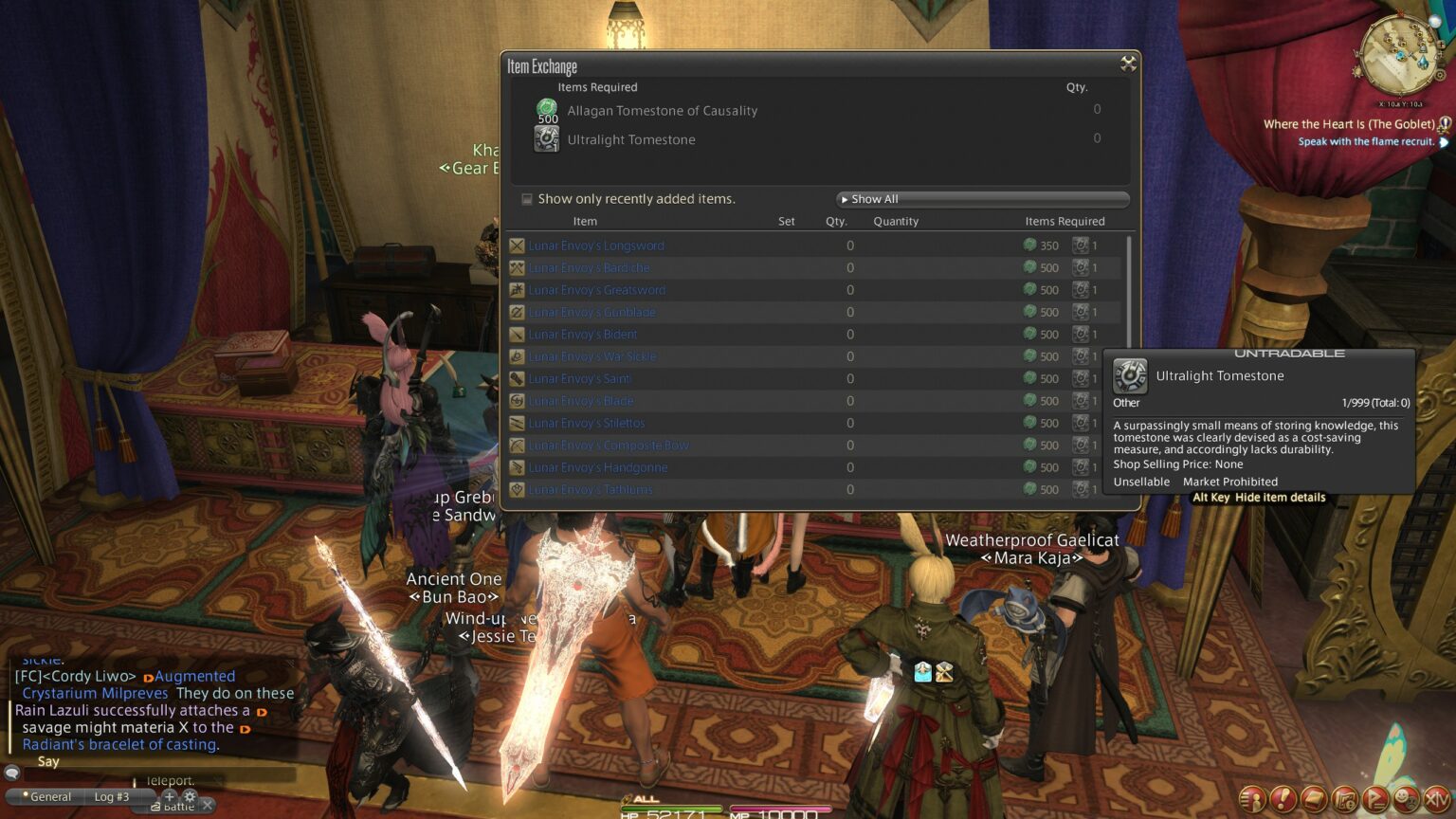Click the Qty field for Lunar Envoy's Greatsword

click(x=849, y=289)
